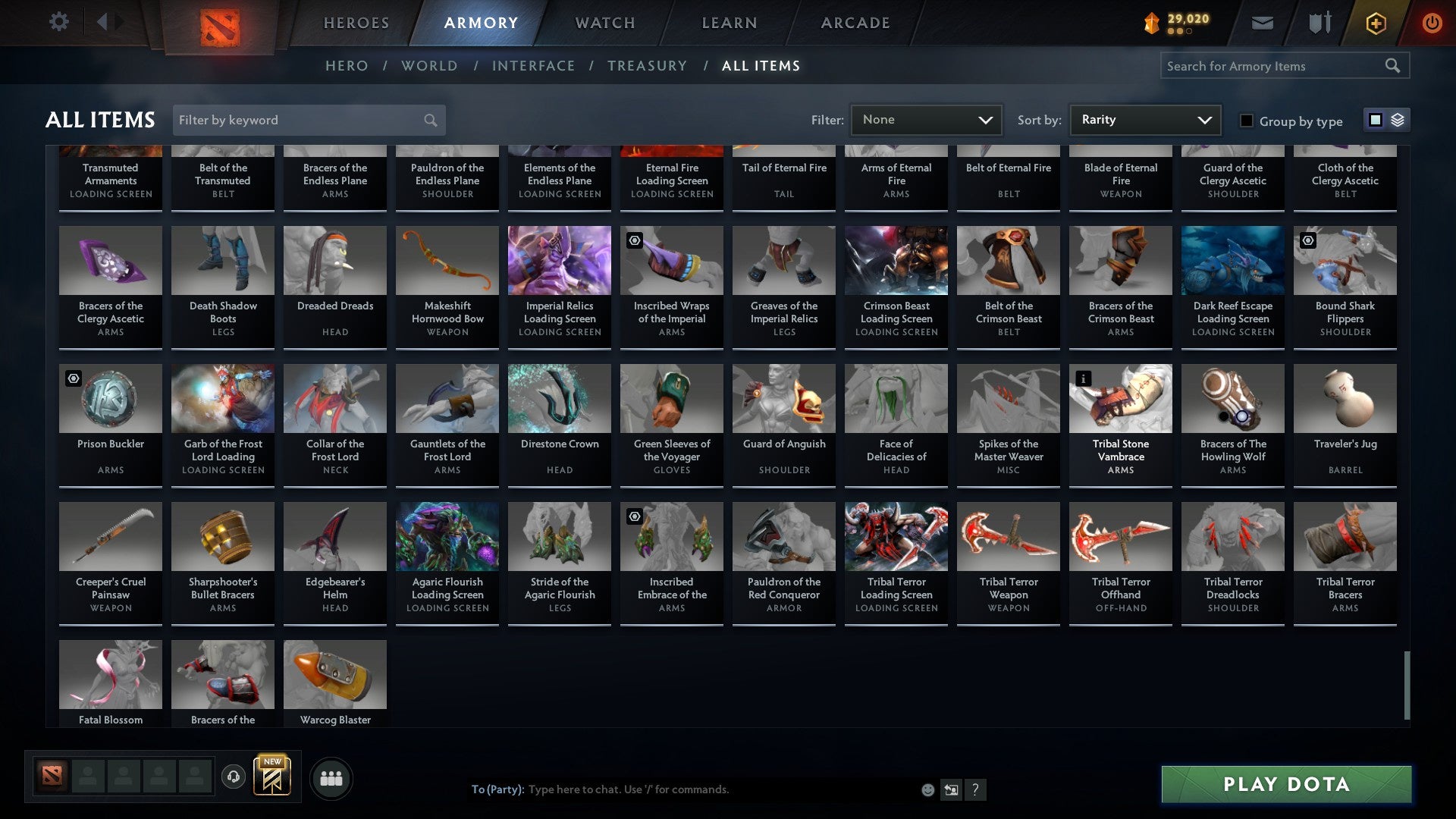The height and width of the screenshot is (819, 1456).
Task: Open the Sort by Rarity dropdown
Action: click(x=1144, y=119)
